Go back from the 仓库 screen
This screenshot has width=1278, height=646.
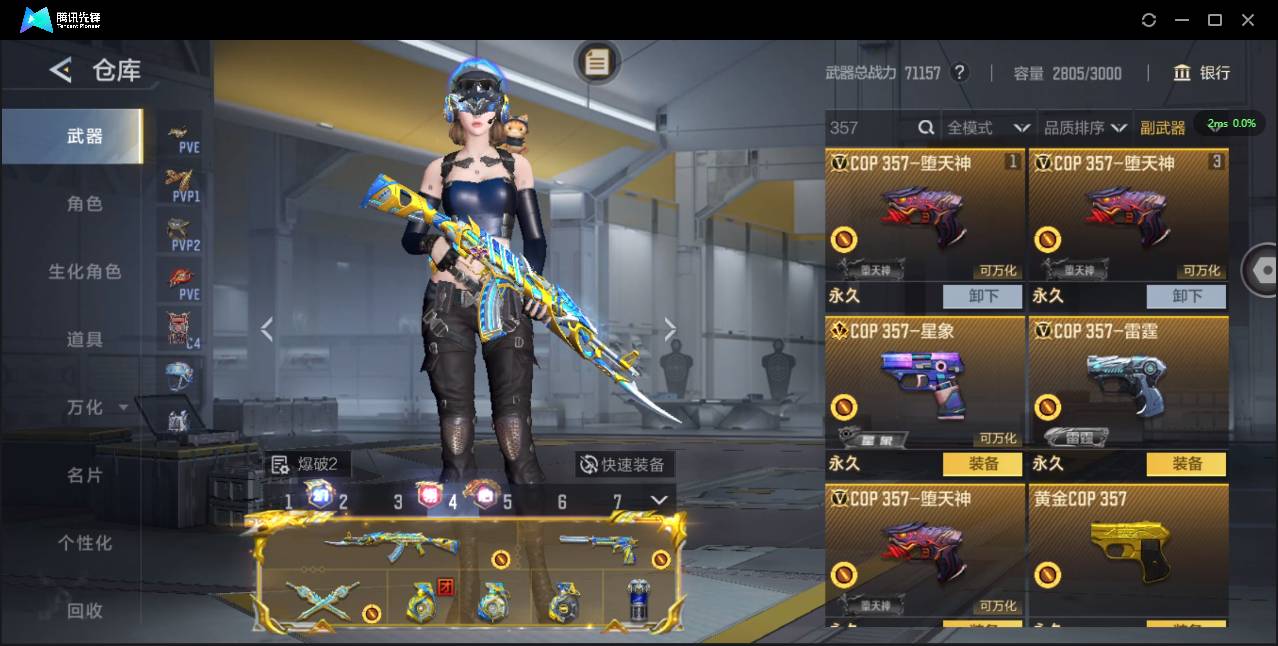tap(61, 70)
